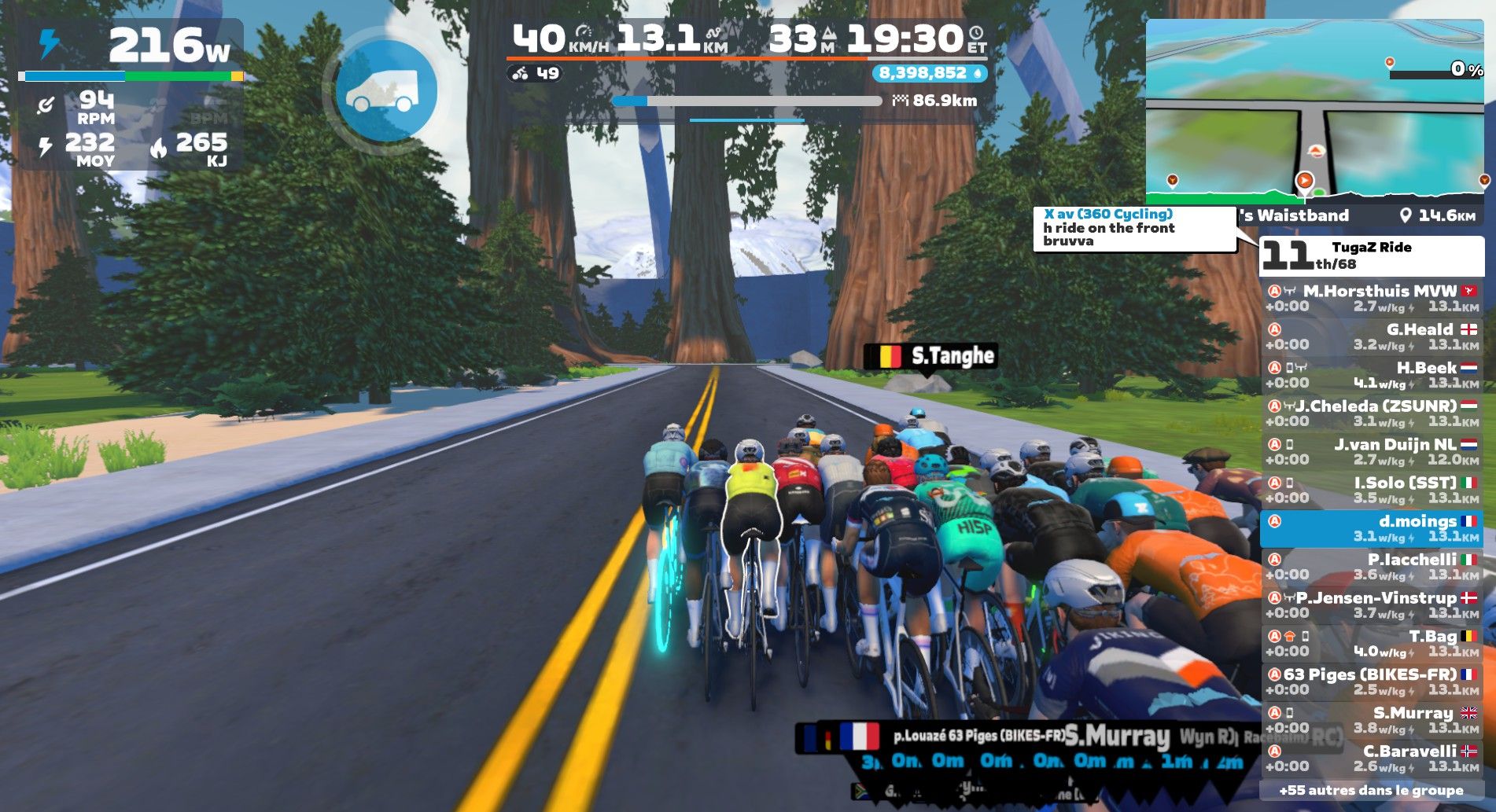Select S.Murray in the riders list
The image size is (1496, 812).
[x=1372, y=720]
